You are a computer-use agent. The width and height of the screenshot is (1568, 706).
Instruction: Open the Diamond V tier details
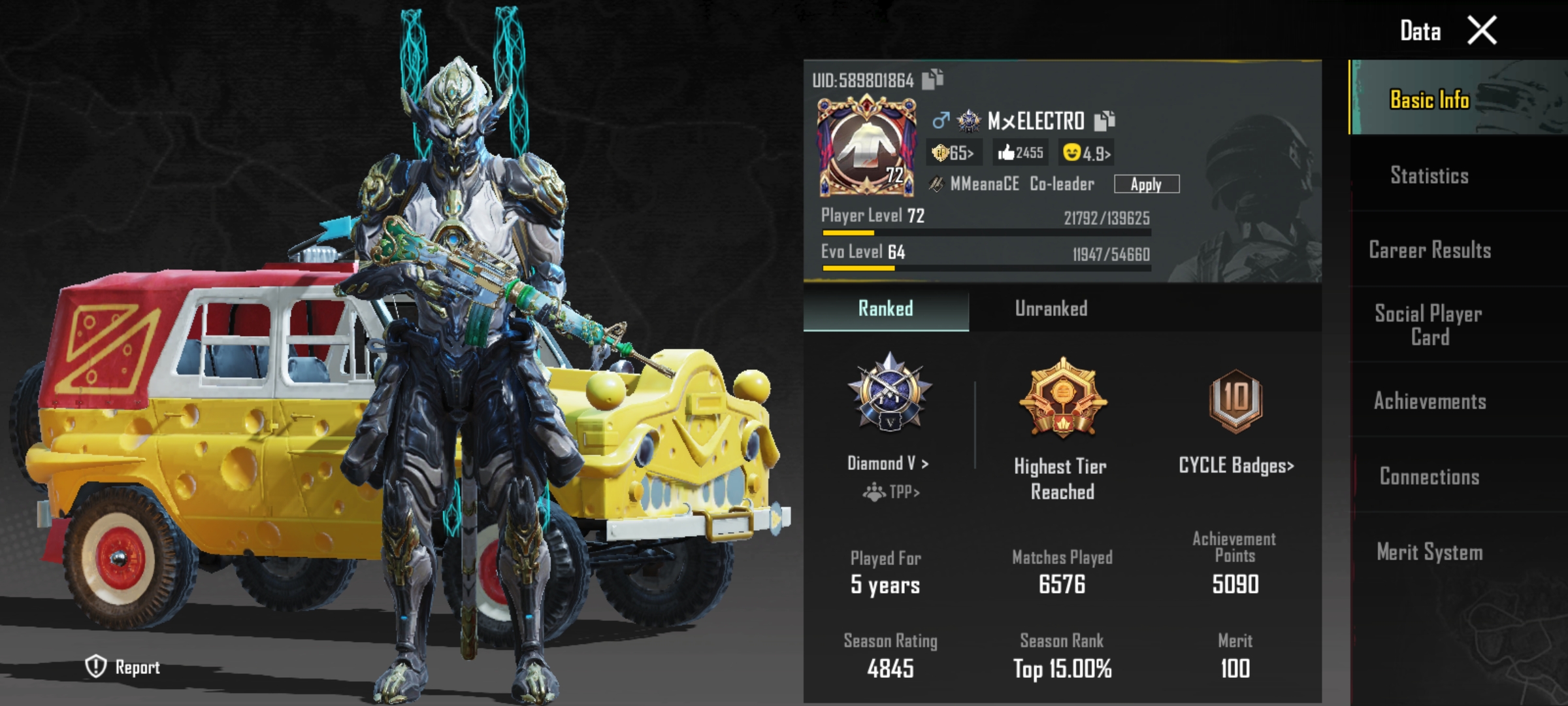click(x=888, y=463)
